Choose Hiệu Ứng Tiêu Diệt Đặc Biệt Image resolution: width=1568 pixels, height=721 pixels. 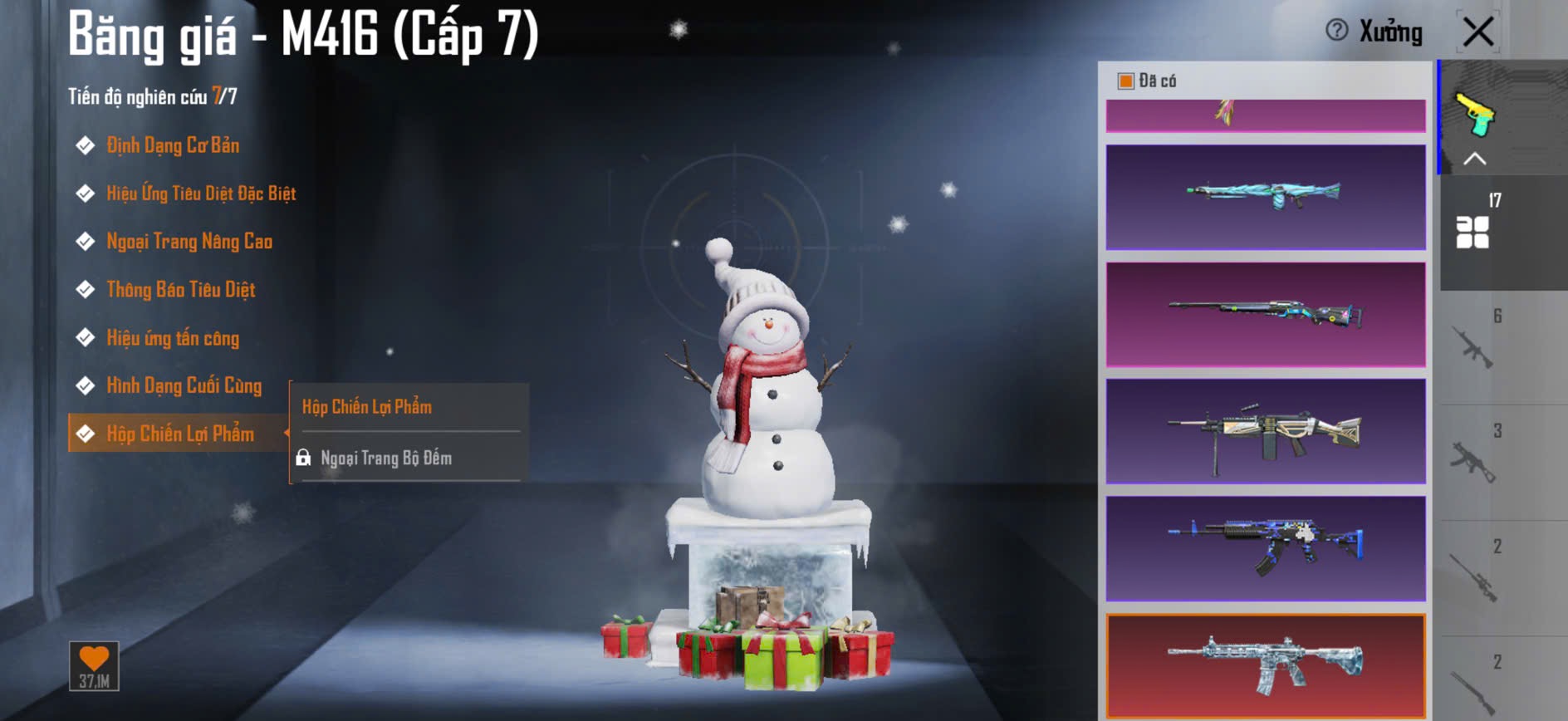200,194
